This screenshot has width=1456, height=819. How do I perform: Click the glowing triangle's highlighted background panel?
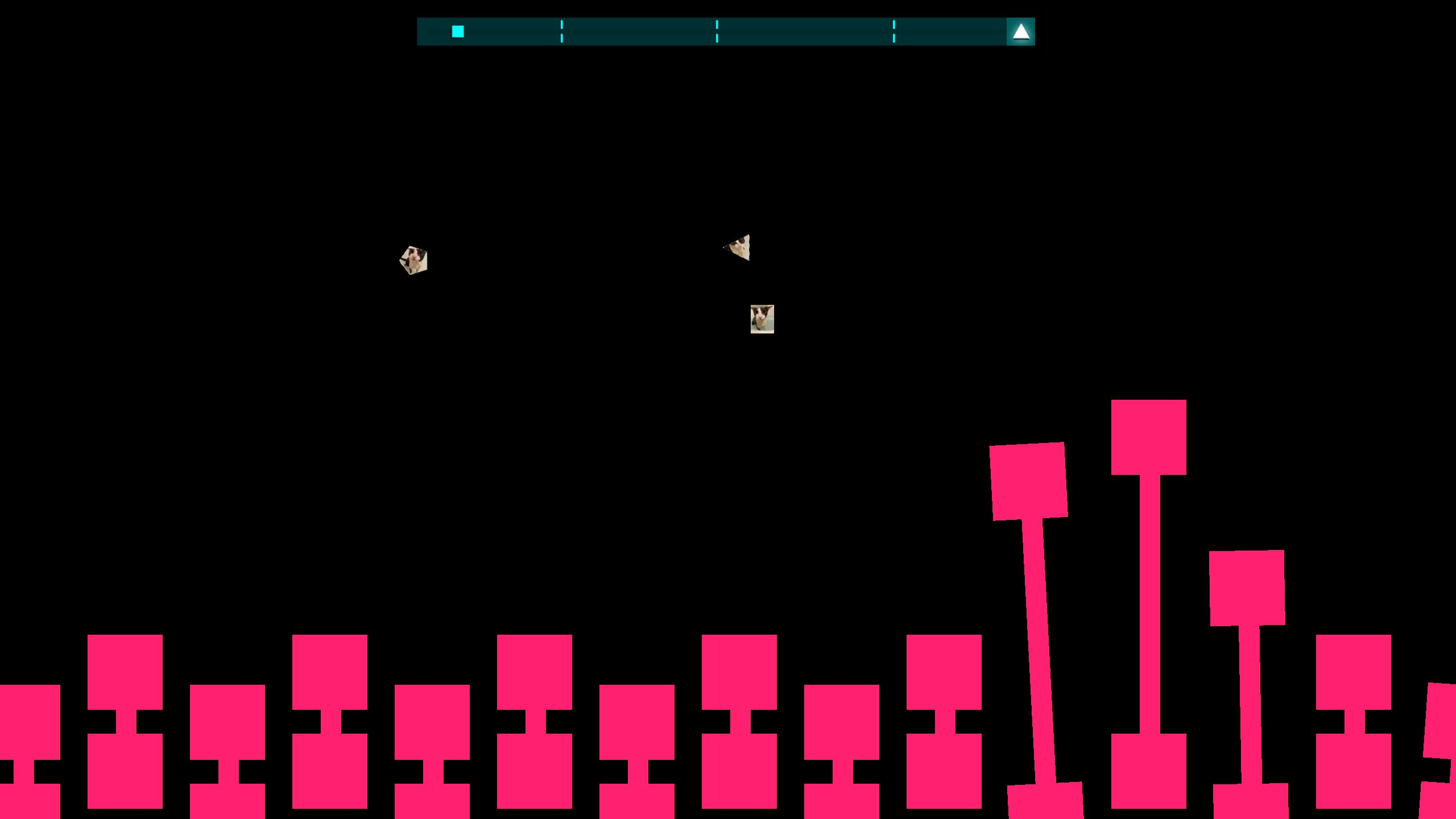click(x=1021, y=31)
